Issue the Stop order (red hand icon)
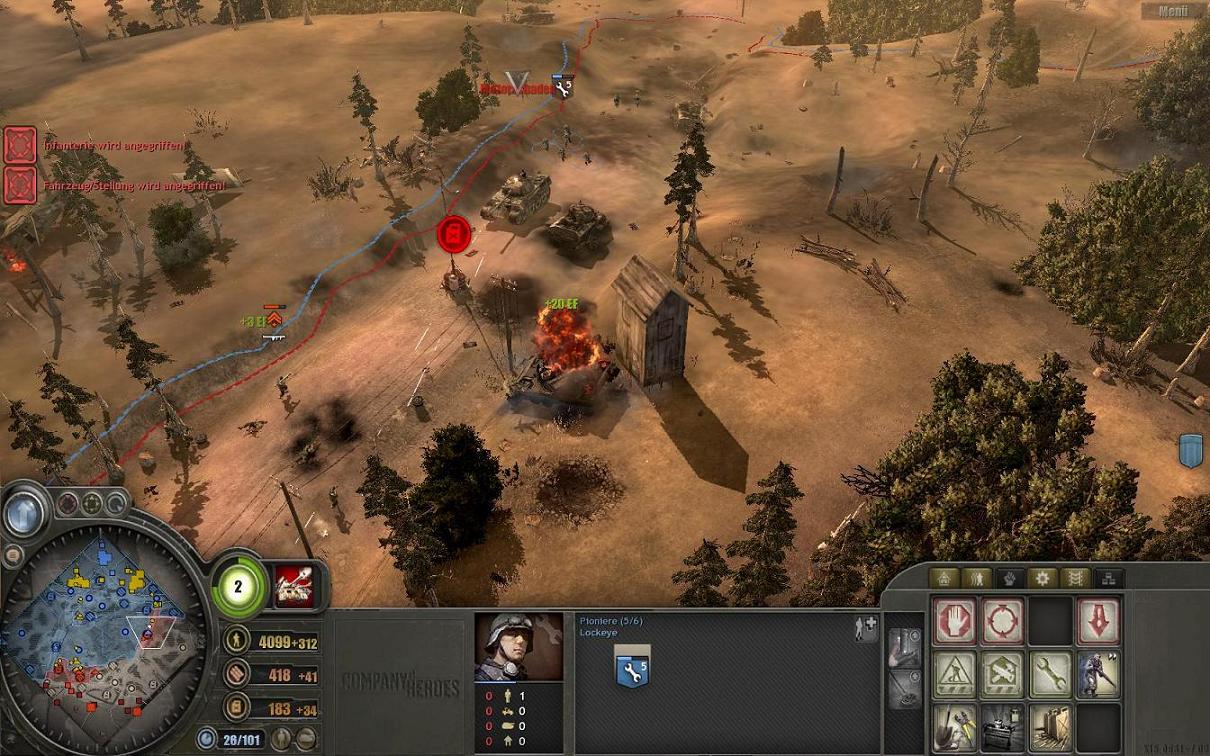 click(x=954, y=622)
